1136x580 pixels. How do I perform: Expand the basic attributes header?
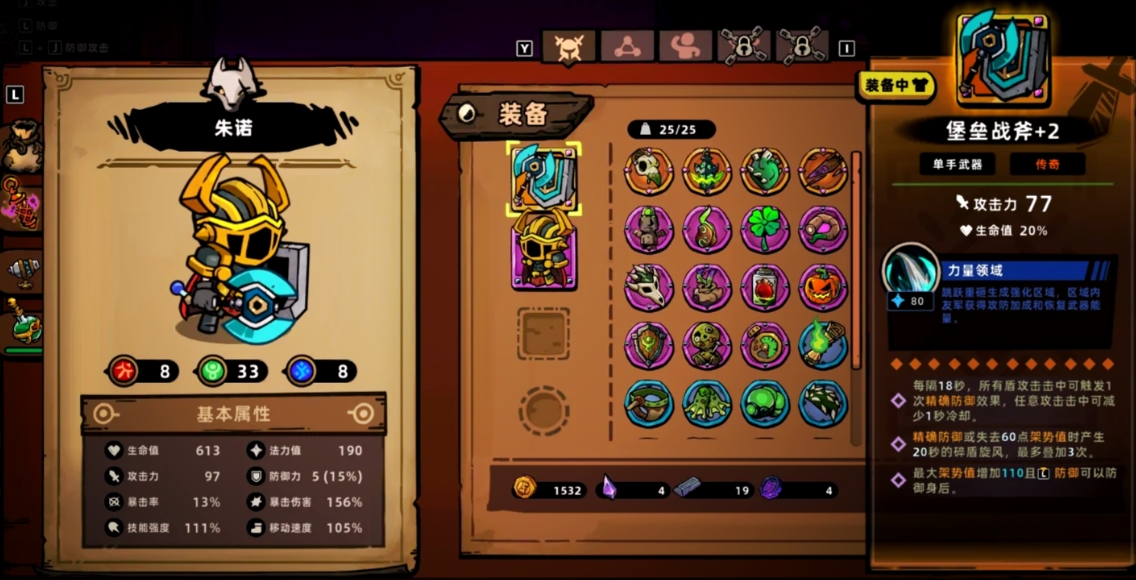[x=233, y=413]
